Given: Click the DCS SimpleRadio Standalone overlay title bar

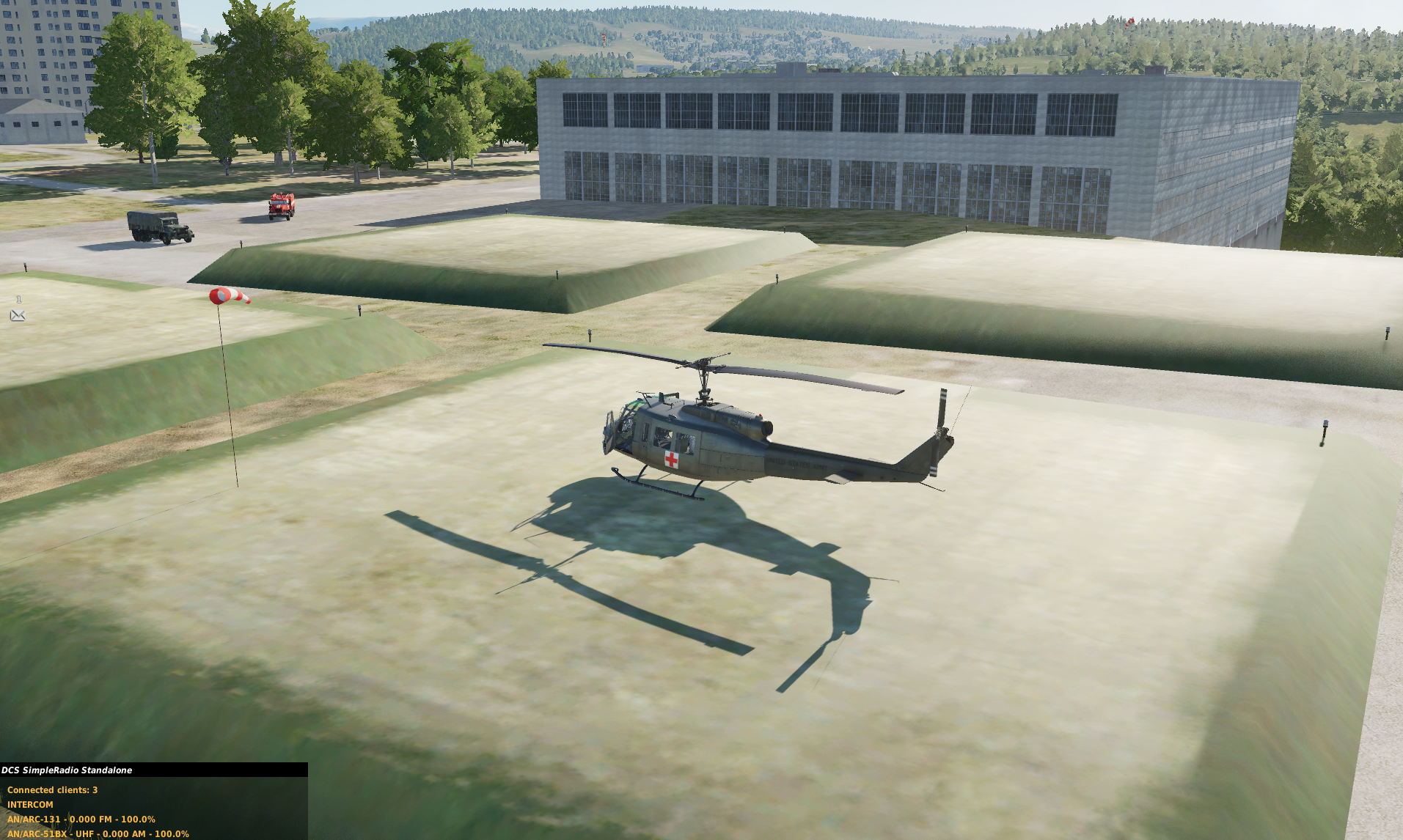Looking at the screenshot, I should [153, 770].
